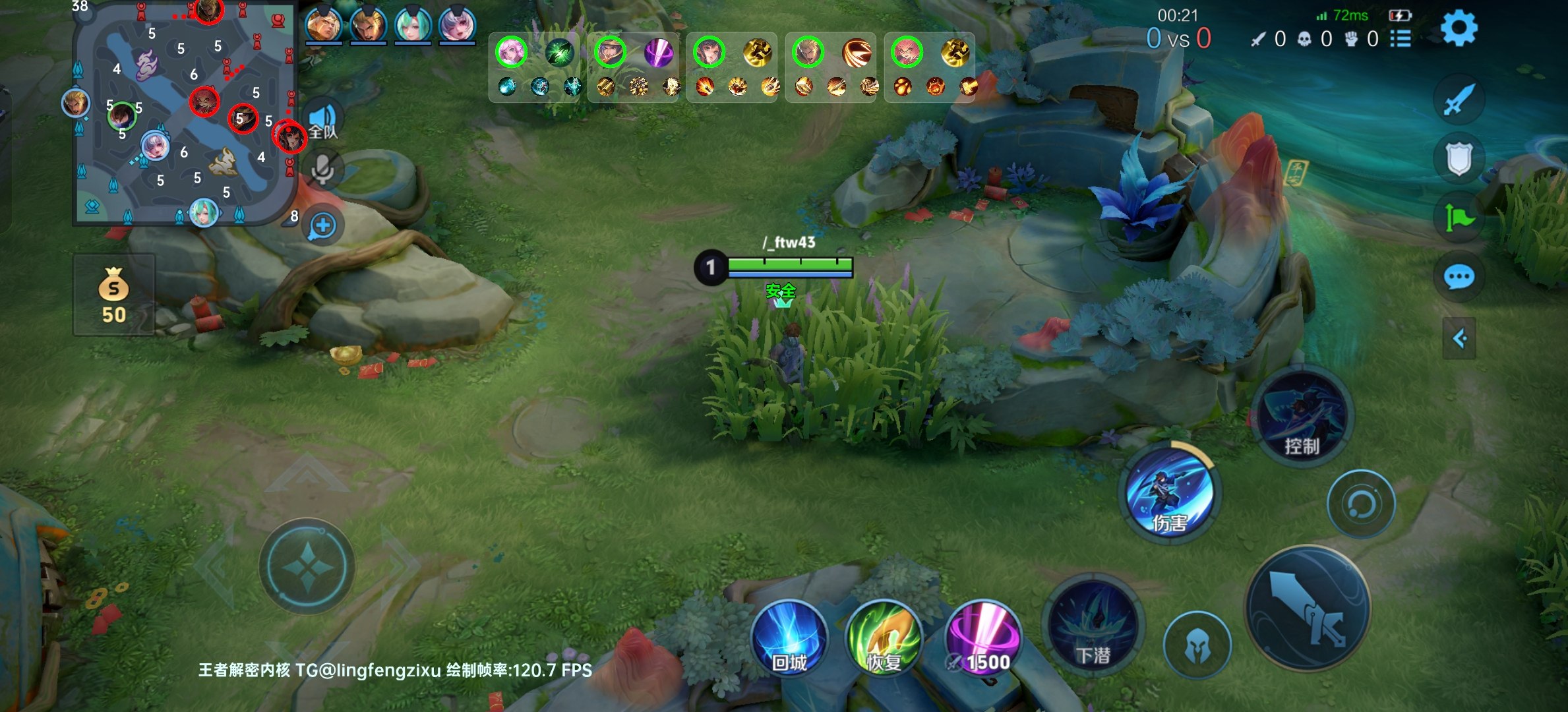The height and width of the screenshot is (712, 1568).
Task: Send the shield defend signal
Action: (x=1459, y=158)
